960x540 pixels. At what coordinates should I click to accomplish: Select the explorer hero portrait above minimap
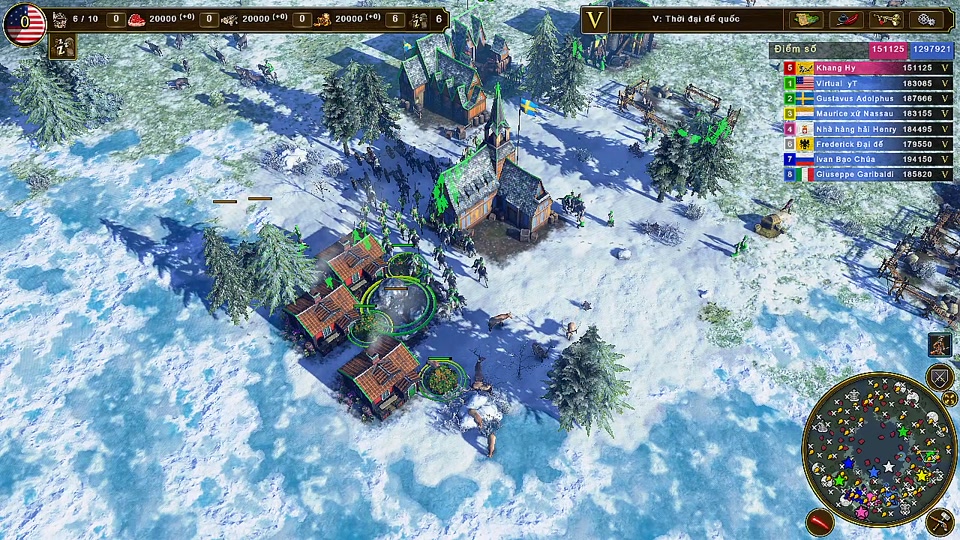coord(939,345)
